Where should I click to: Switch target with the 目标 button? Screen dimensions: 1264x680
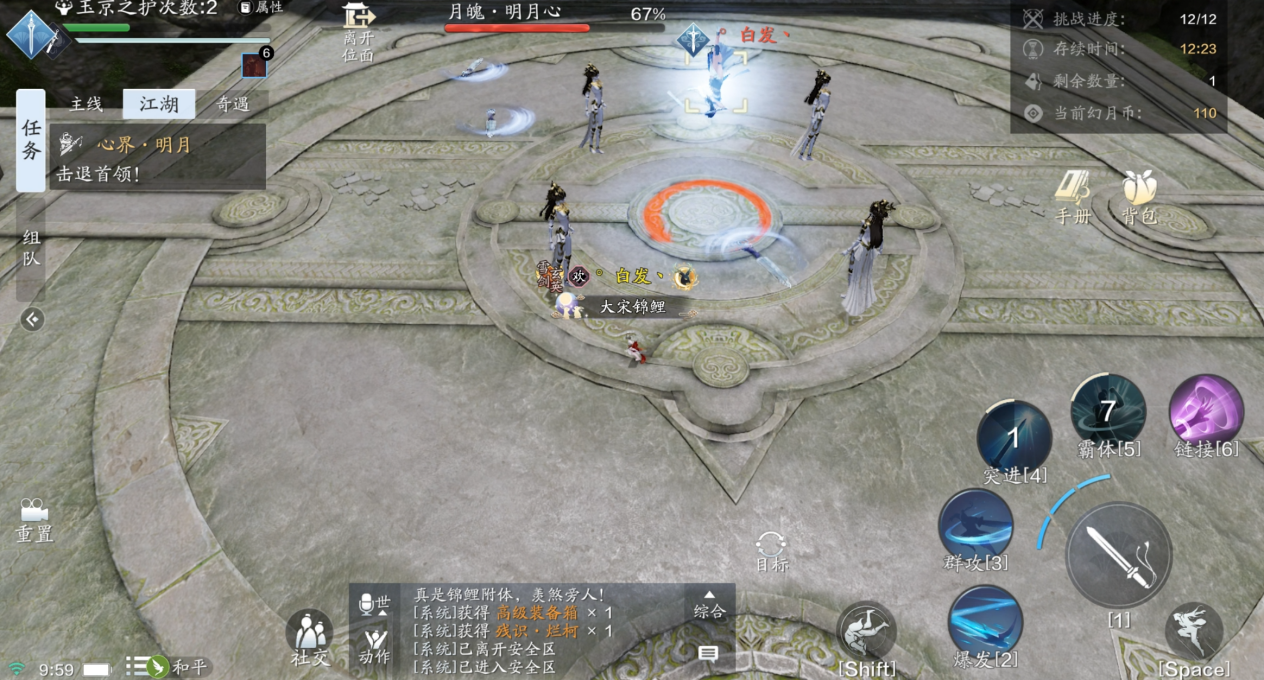pyautogui.click(x=771, y=550)
